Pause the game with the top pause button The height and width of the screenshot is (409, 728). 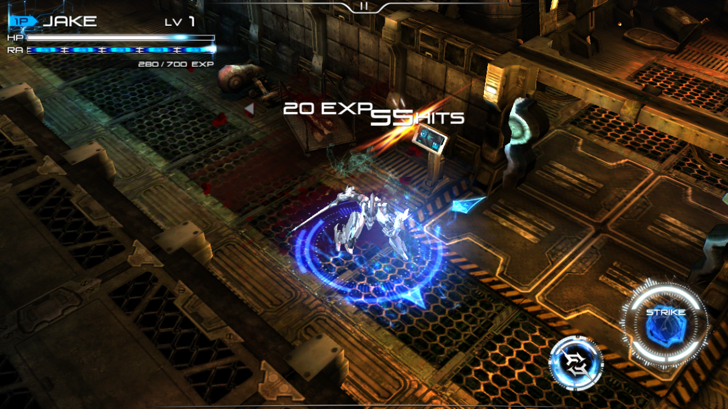pyautogui.click(x=364, y=6)
